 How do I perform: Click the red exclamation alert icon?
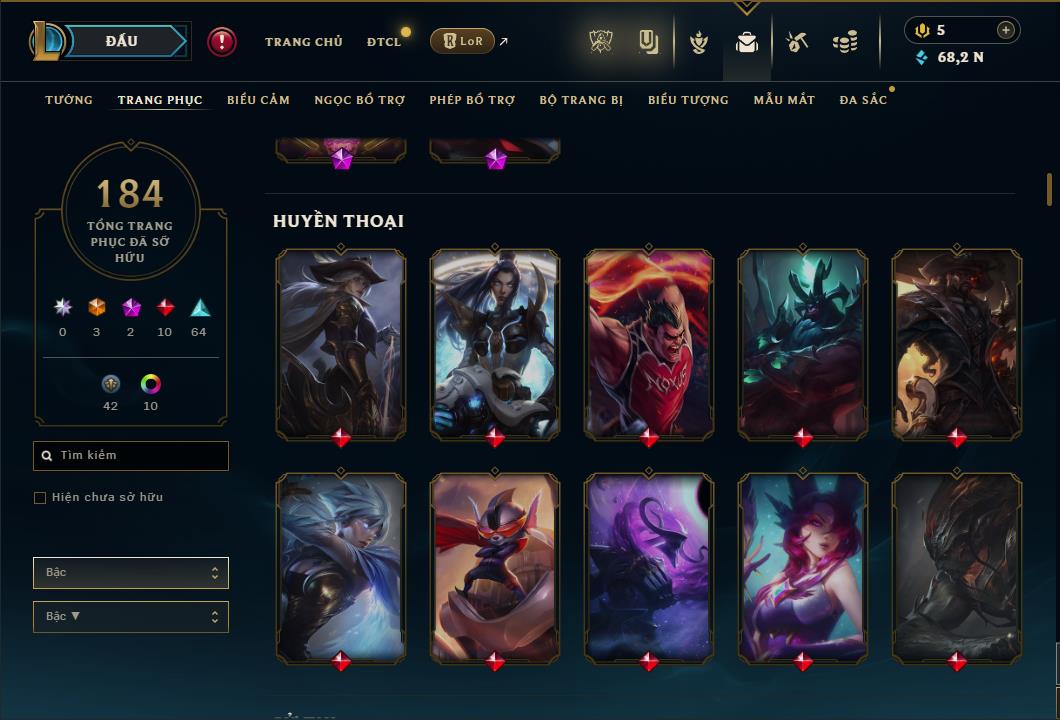pos(222,42)
